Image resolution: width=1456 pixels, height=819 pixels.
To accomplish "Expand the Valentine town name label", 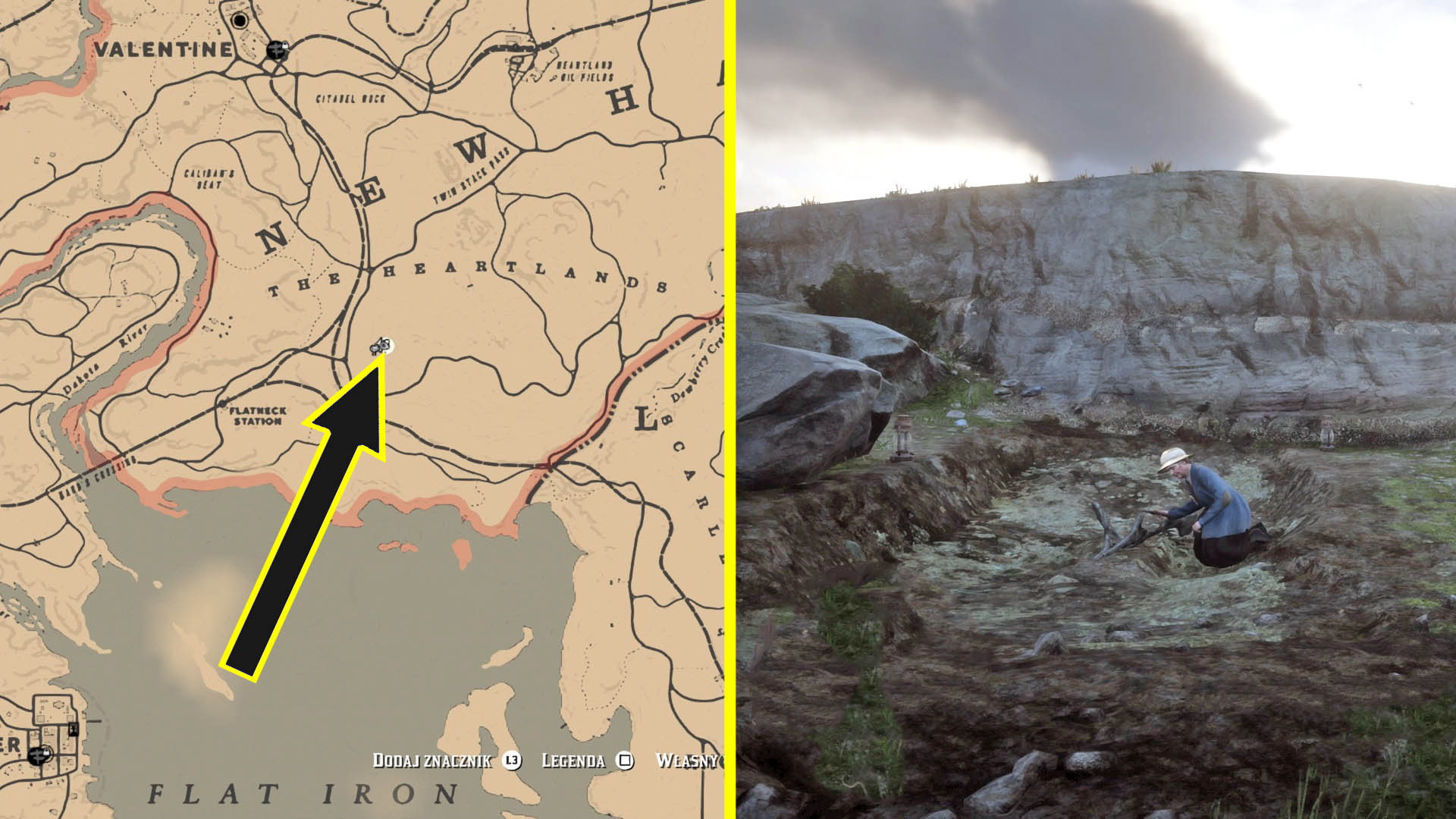I will [x=162, y=50].
